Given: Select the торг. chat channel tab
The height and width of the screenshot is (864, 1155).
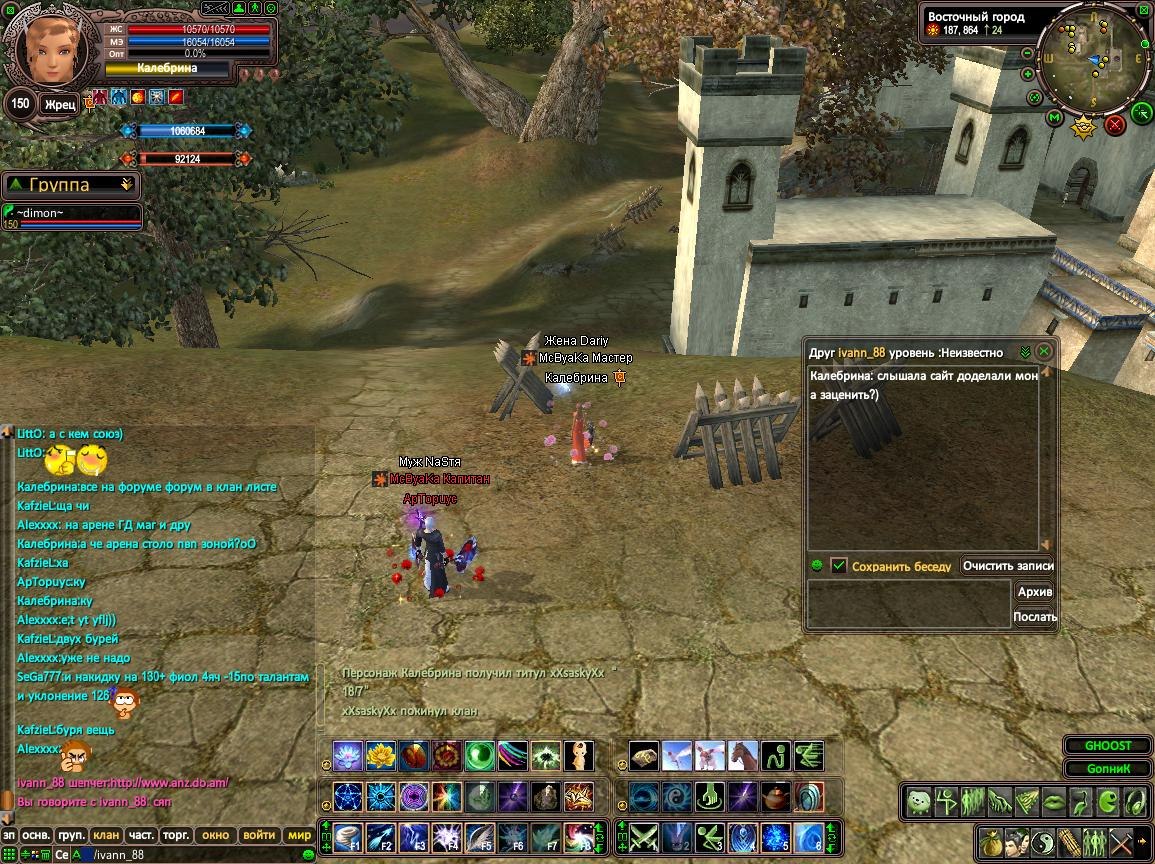Looking at the screenshot, I should tap(177, 835).
